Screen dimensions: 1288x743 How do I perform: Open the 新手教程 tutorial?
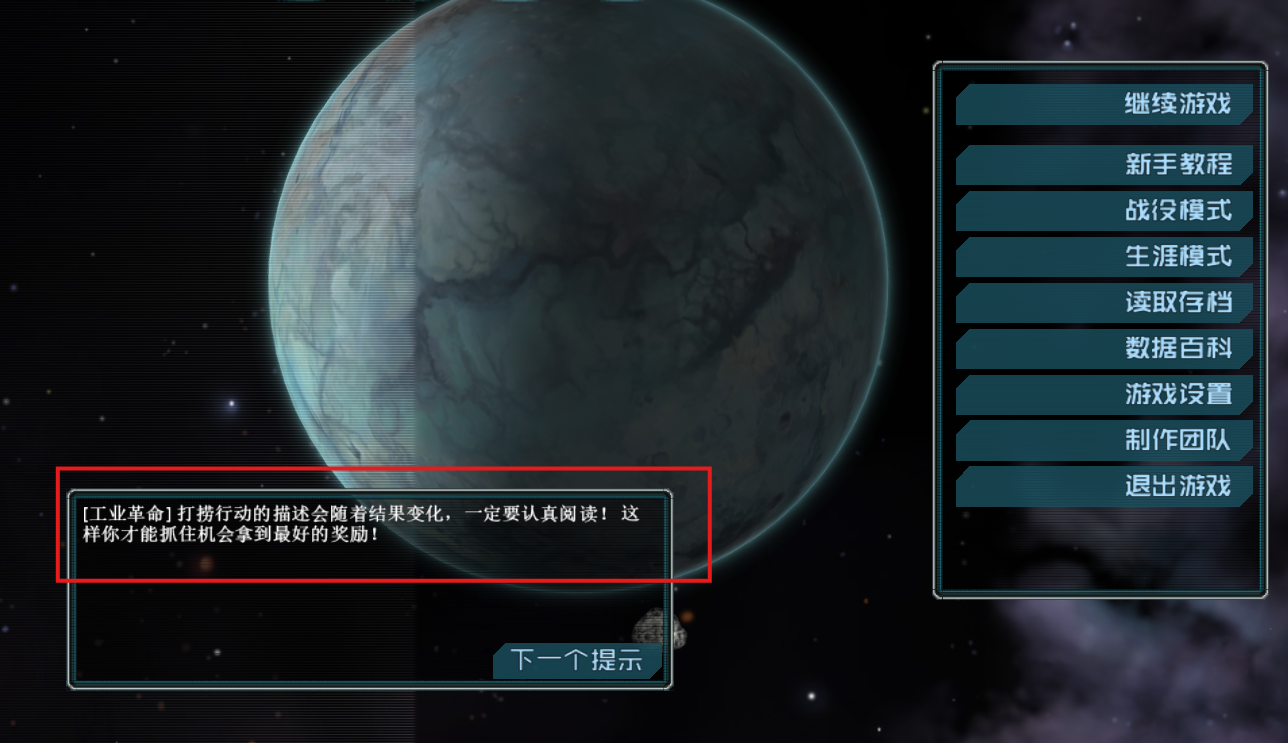tap(1103, 165)
